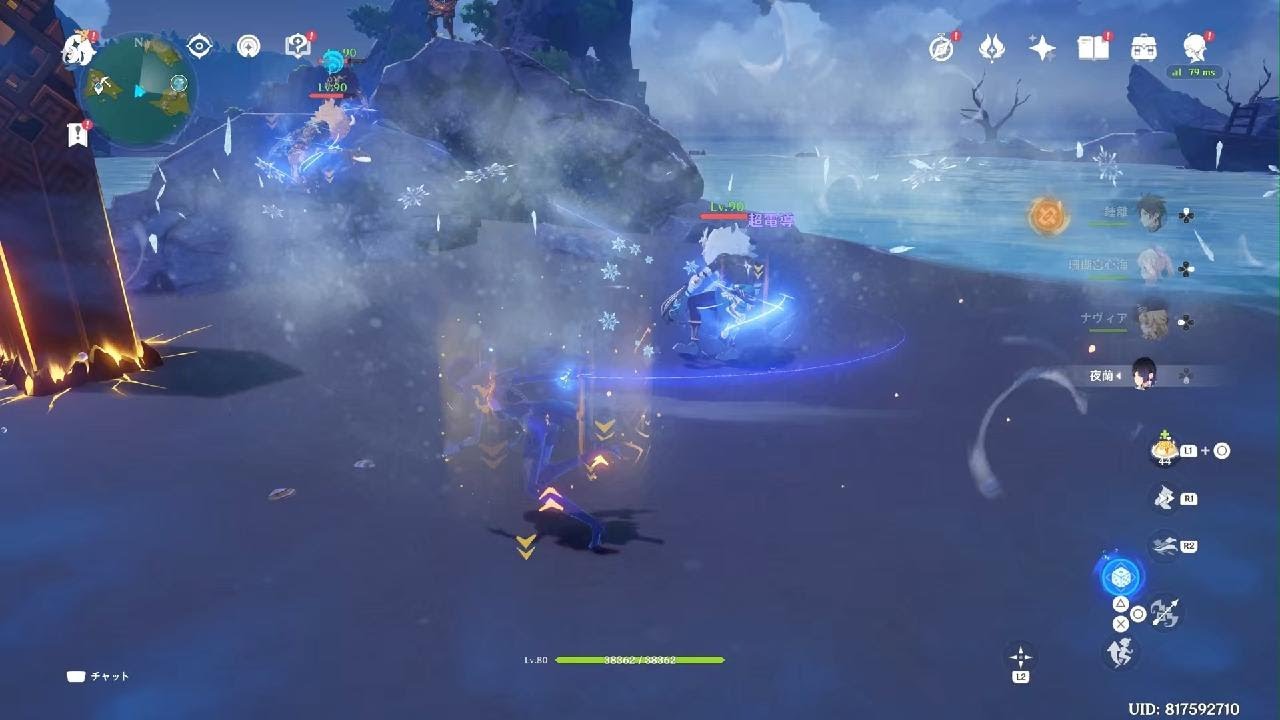Open the winged battle pass icon
1280x720 pixels.
click(x=992, y=48)
